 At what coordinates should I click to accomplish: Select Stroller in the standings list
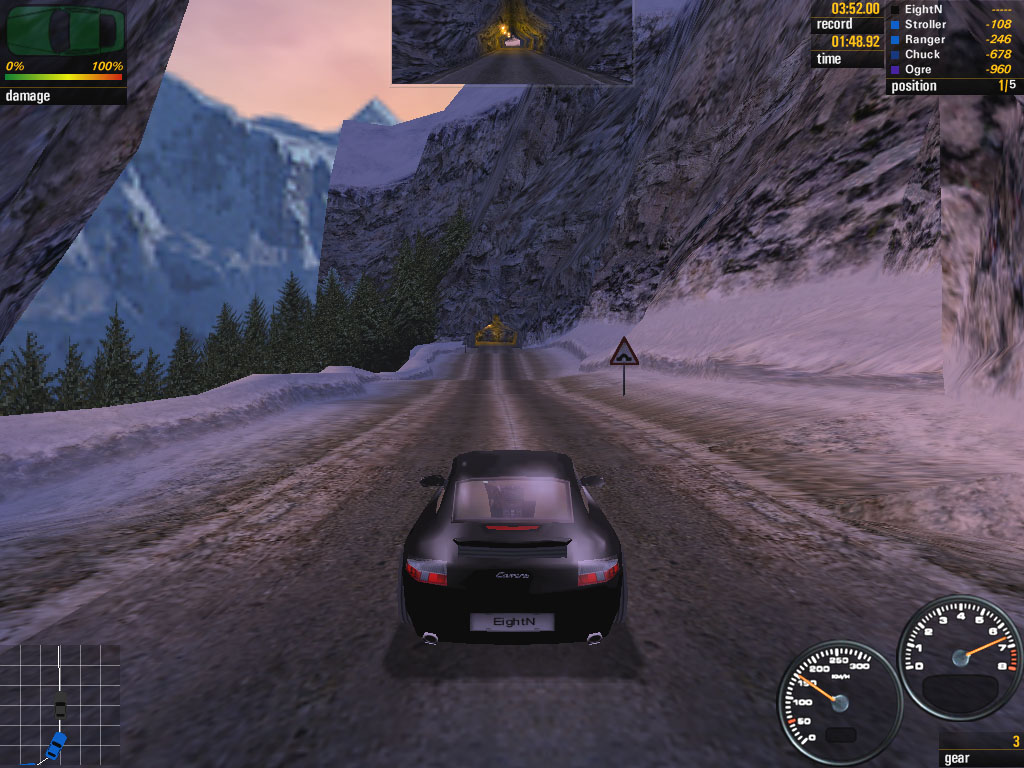click(x=925, y=24)
